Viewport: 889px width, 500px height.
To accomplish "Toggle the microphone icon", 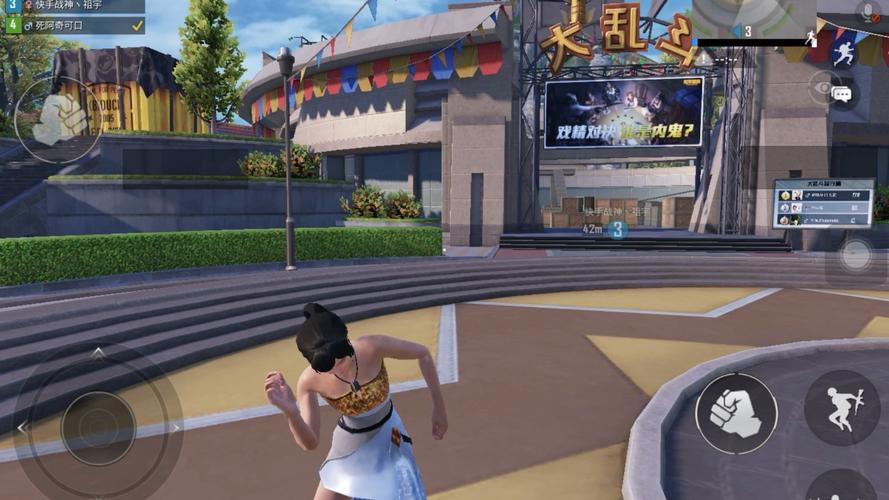I will (868, 12).
